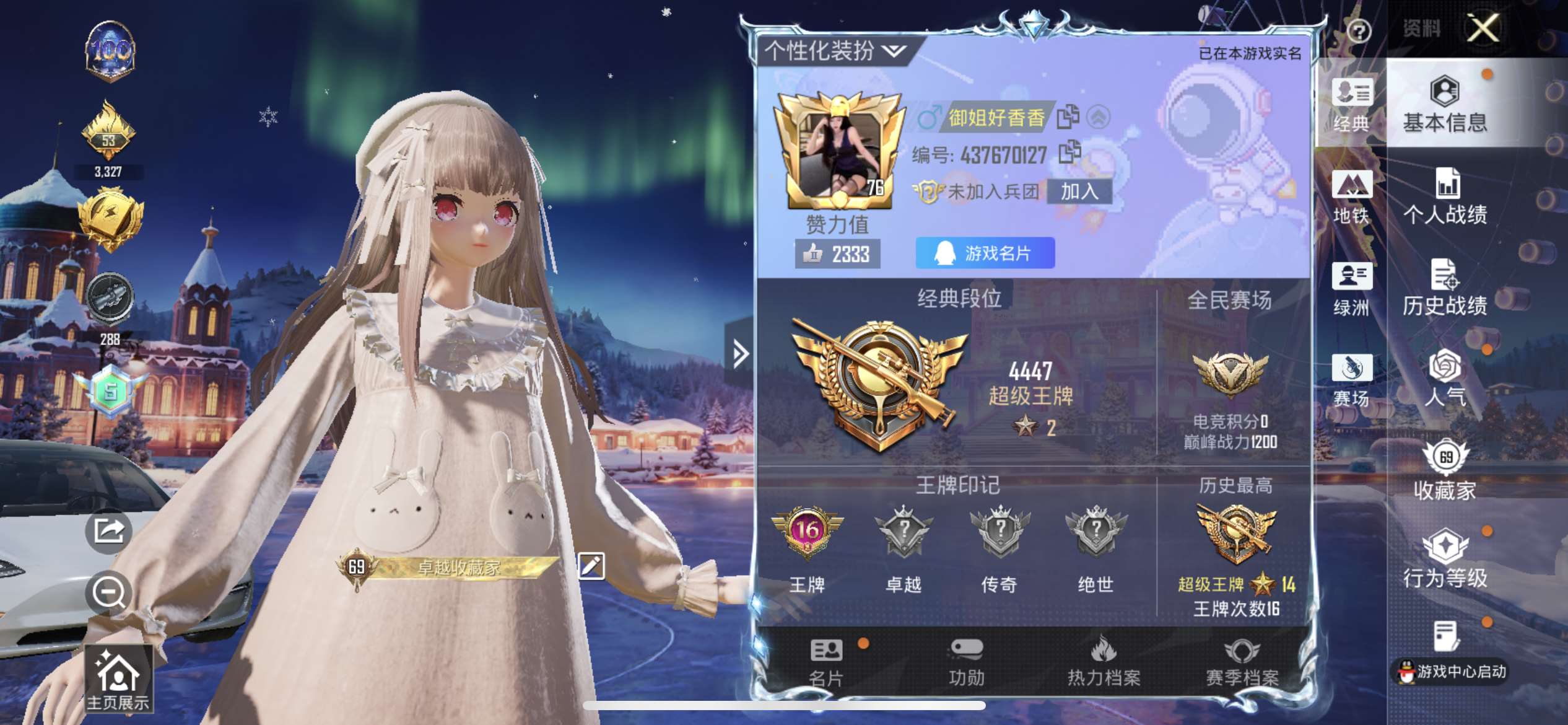Open the 赛季档案 bottom tab

click(1242, 663)
